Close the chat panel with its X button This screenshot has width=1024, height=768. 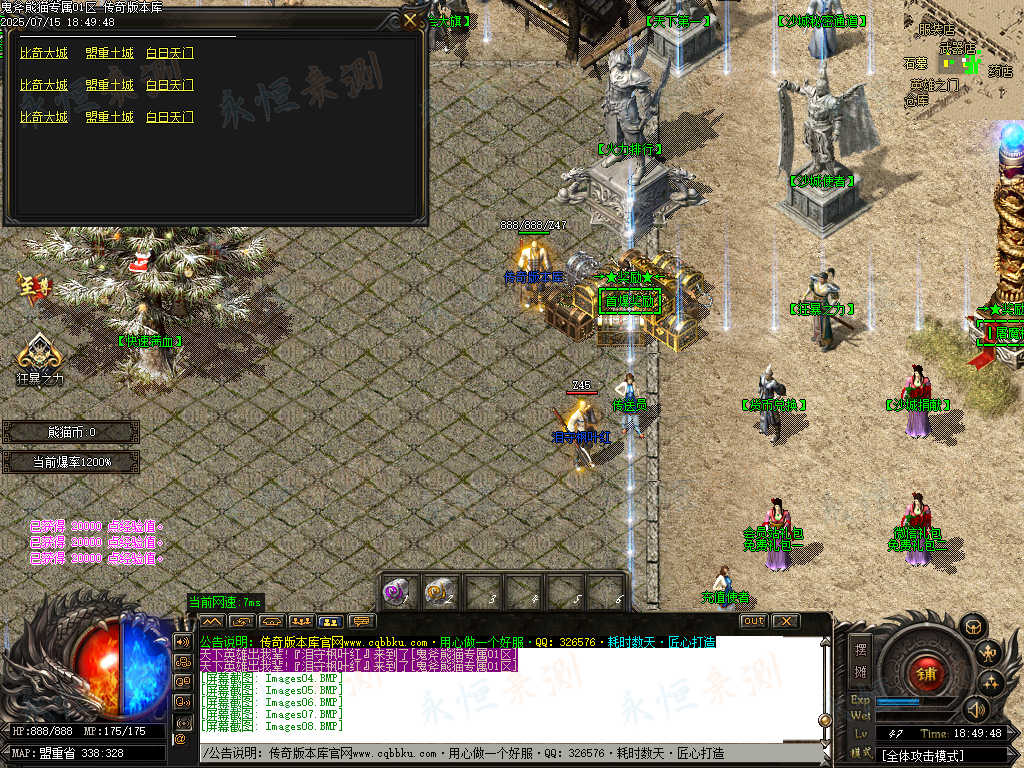[785, 621]
